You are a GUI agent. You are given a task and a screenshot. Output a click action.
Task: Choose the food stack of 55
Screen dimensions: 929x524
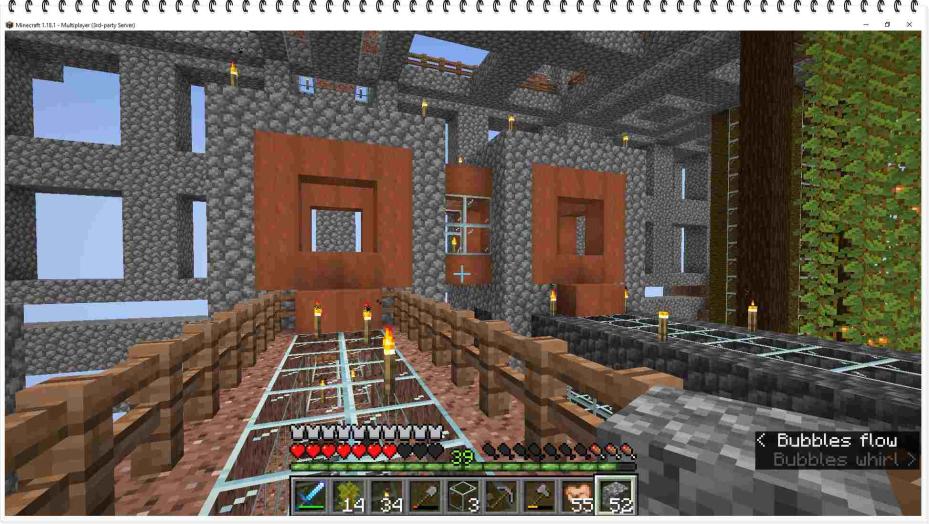pyautogui.click(x=578, y=496)
